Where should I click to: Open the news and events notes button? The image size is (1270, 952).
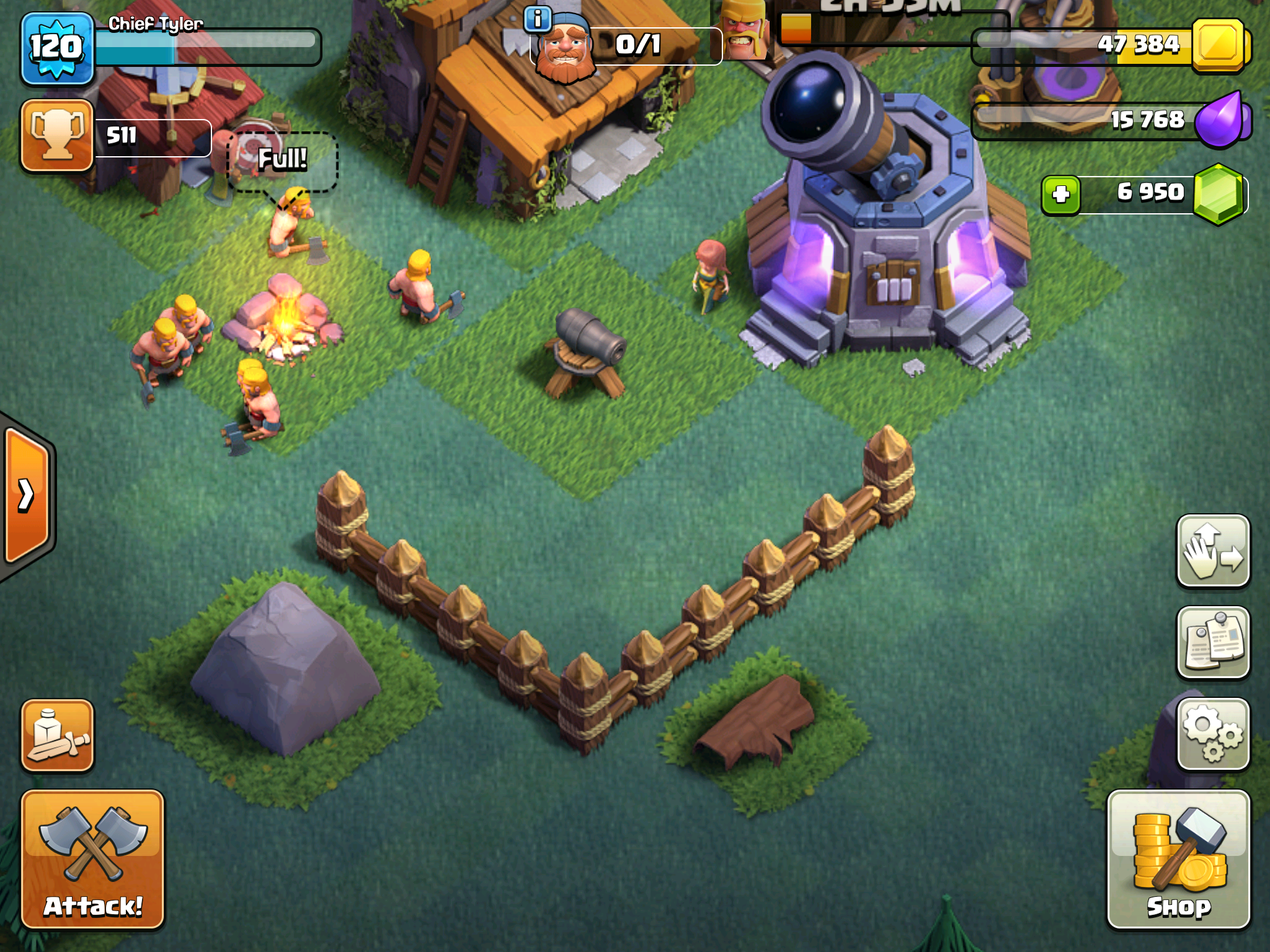click(x=1213, y=642)
